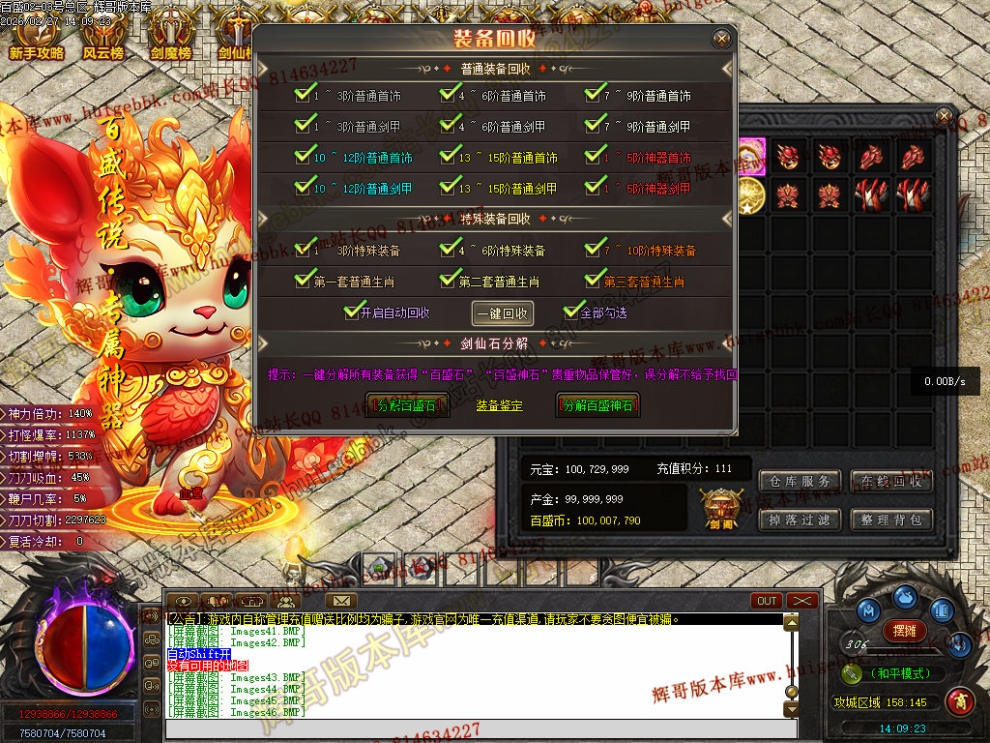This screenshot has height=743, width=990.
Task: Click the 一键回收 one-click recycle button
Action: 503,313
